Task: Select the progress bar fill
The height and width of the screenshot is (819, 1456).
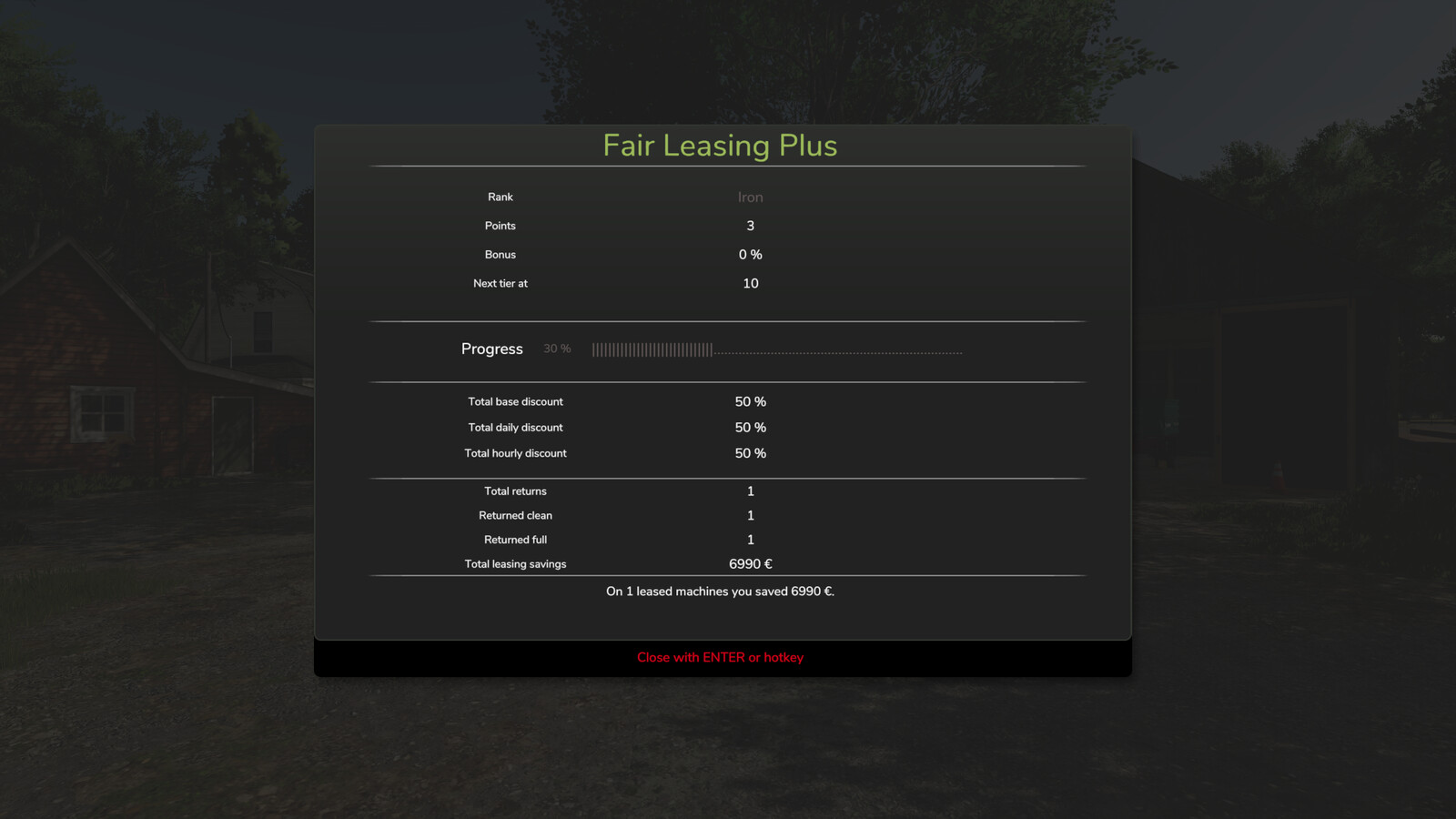Action: click(x=653, y=349)
